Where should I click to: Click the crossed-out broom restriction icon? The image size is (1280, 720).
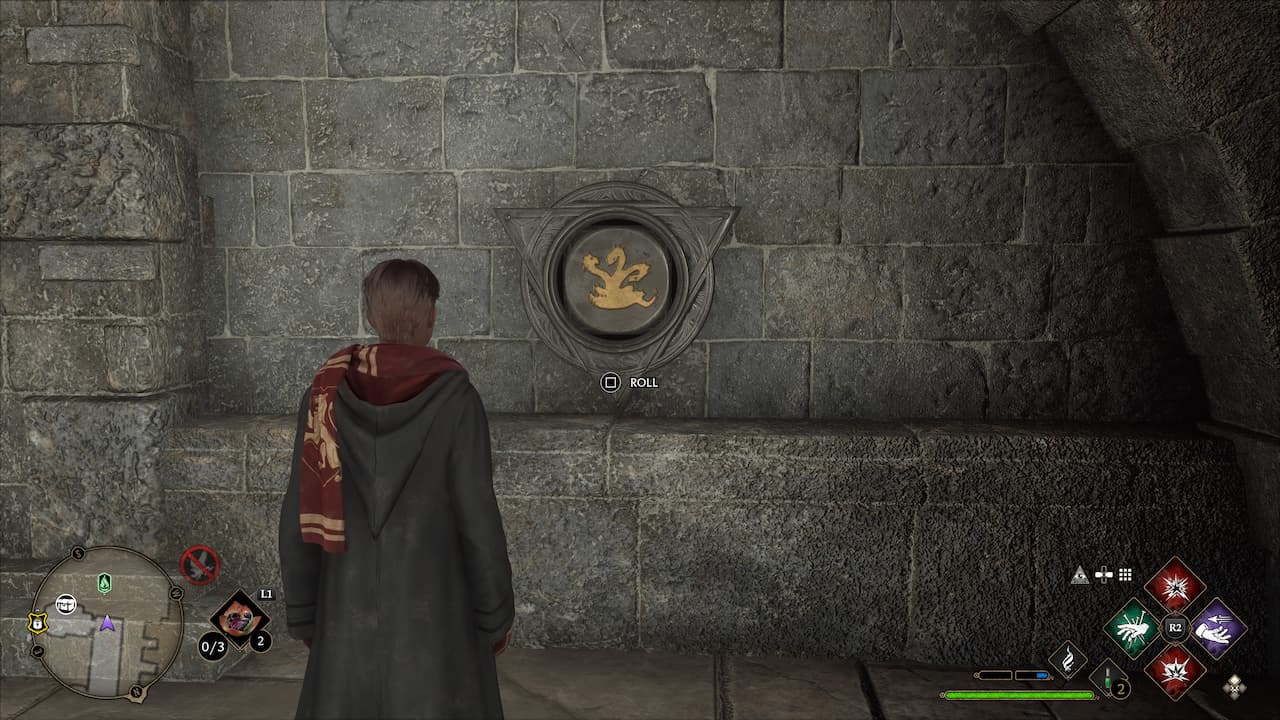point(199,564)
